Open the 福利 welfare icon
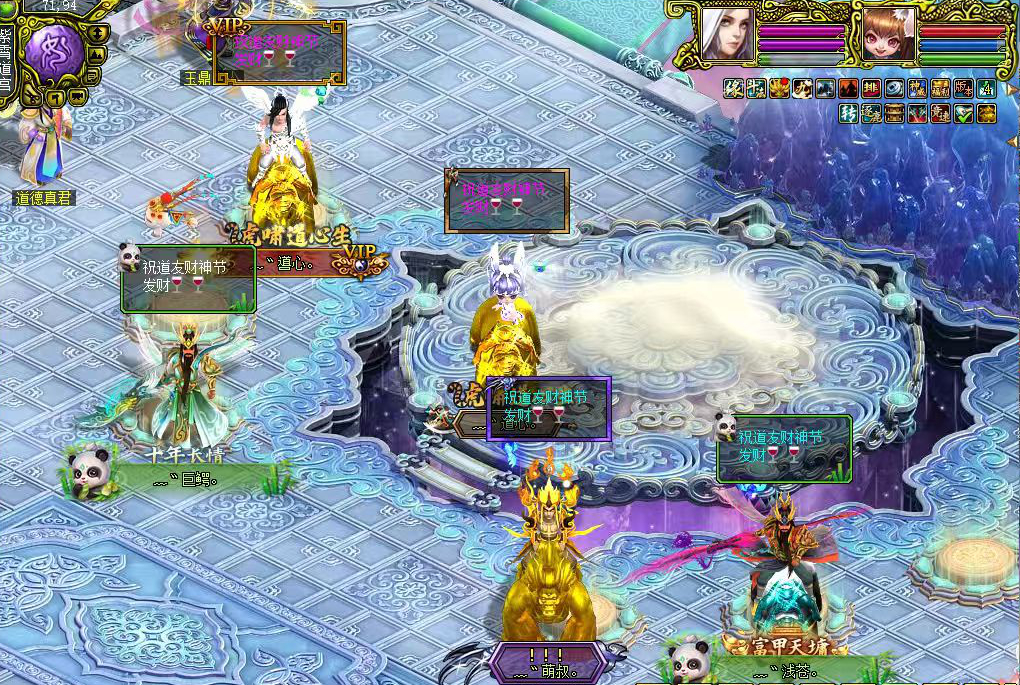The image size is (1020, 685). tap(940, 89)
